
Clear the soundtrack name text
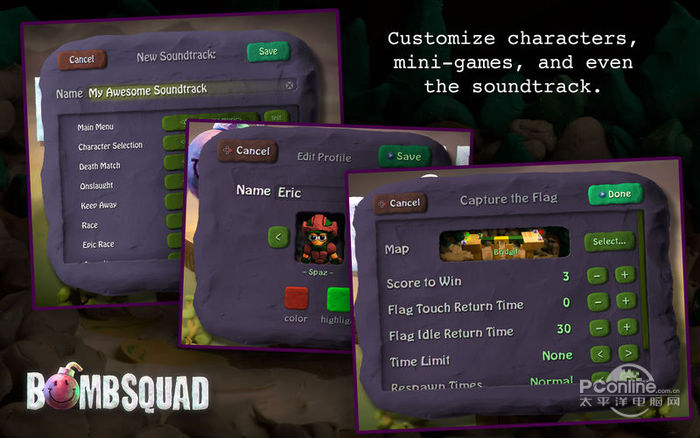tap(290, 86)
